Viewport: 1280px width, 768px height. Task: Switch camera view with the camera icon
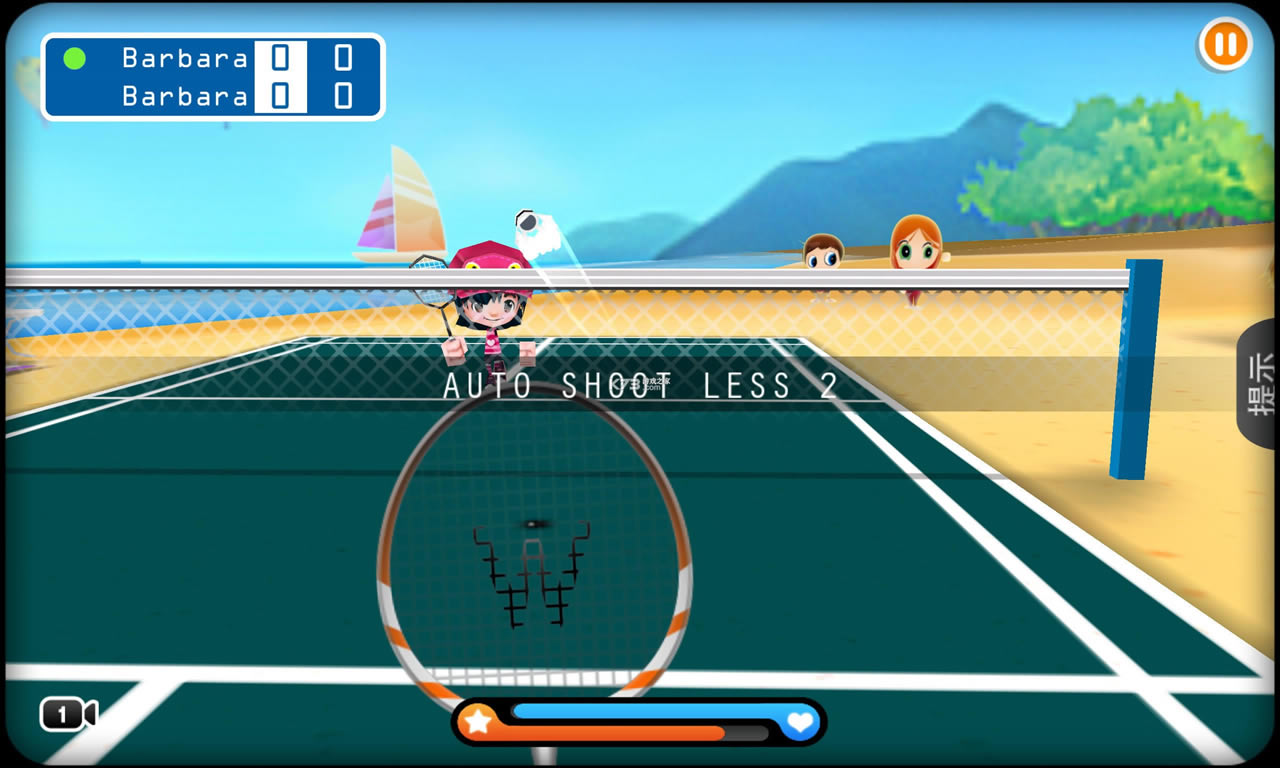point(67,714)
